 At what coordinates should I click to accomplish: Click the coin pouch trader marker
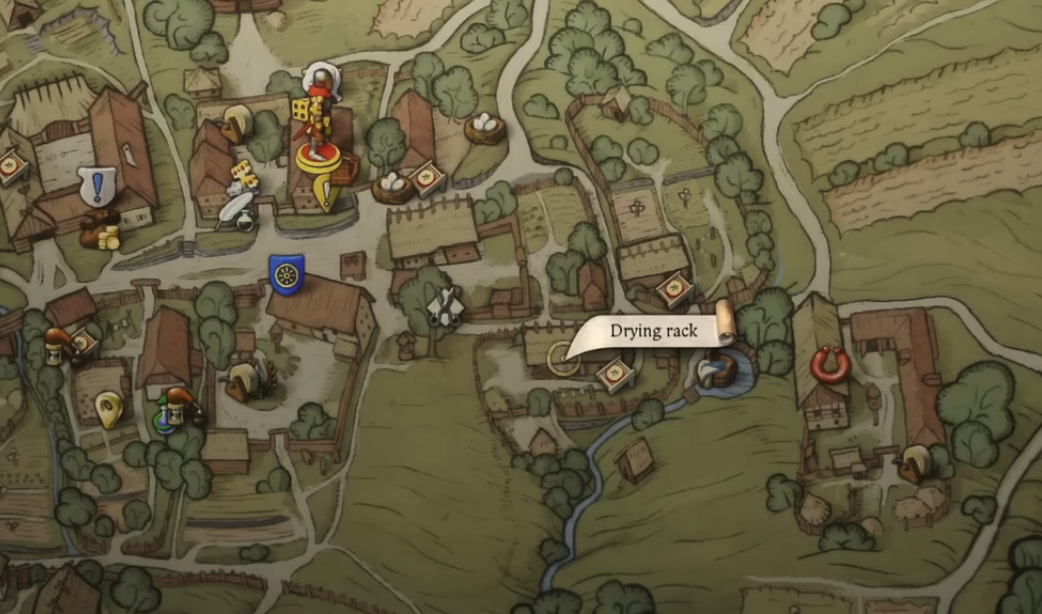click(x=101, y=229)
